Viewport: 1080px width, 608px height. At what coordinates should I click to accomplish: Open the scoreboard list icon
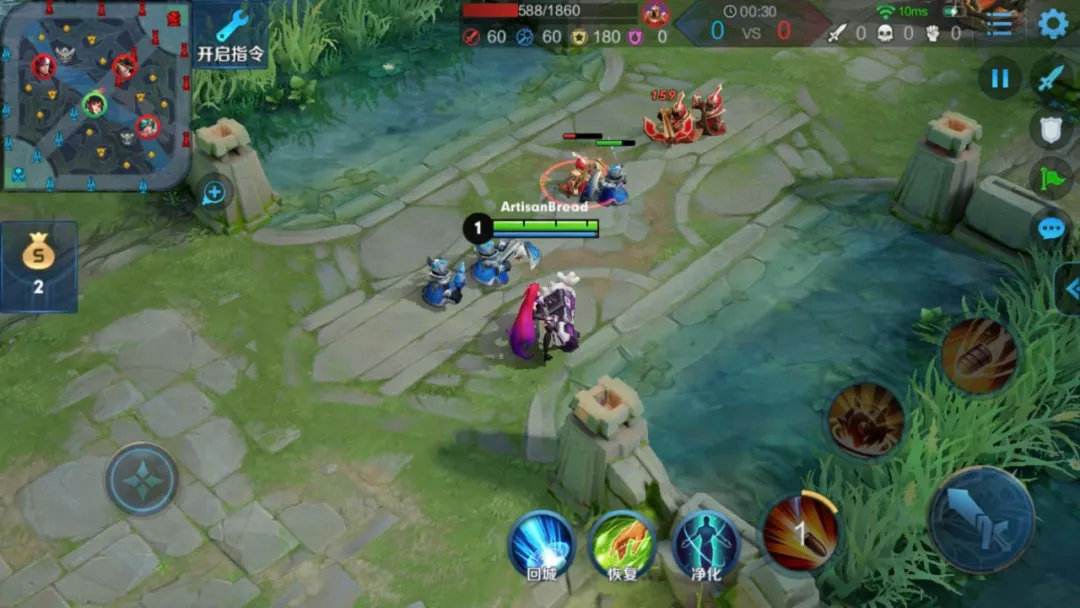(x=1000, y=24)
